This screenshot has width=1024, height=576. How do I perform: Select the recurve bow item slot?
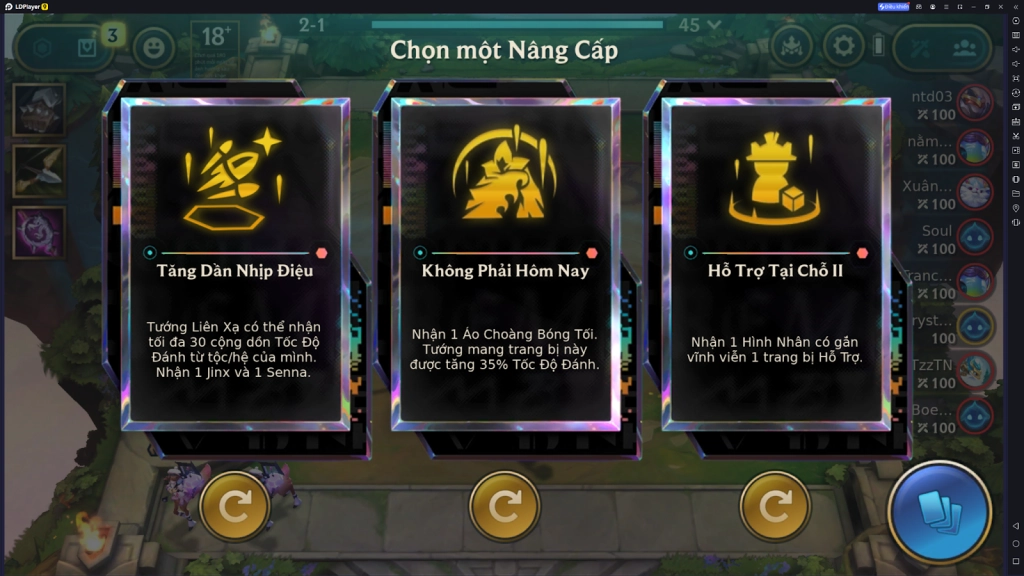[39, 171]
